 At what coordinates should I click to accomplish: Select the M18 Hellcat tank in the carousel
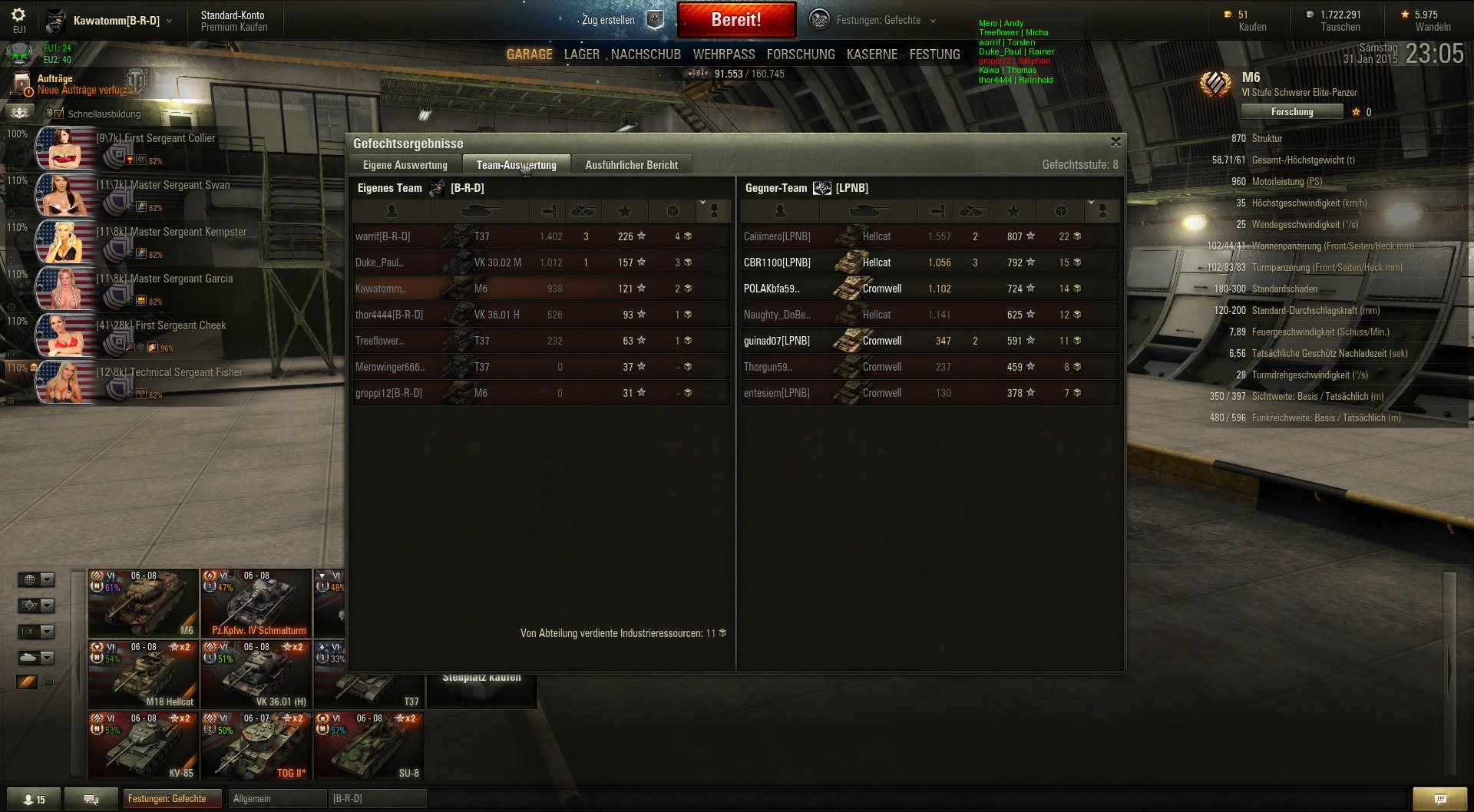tap(144, 675)
